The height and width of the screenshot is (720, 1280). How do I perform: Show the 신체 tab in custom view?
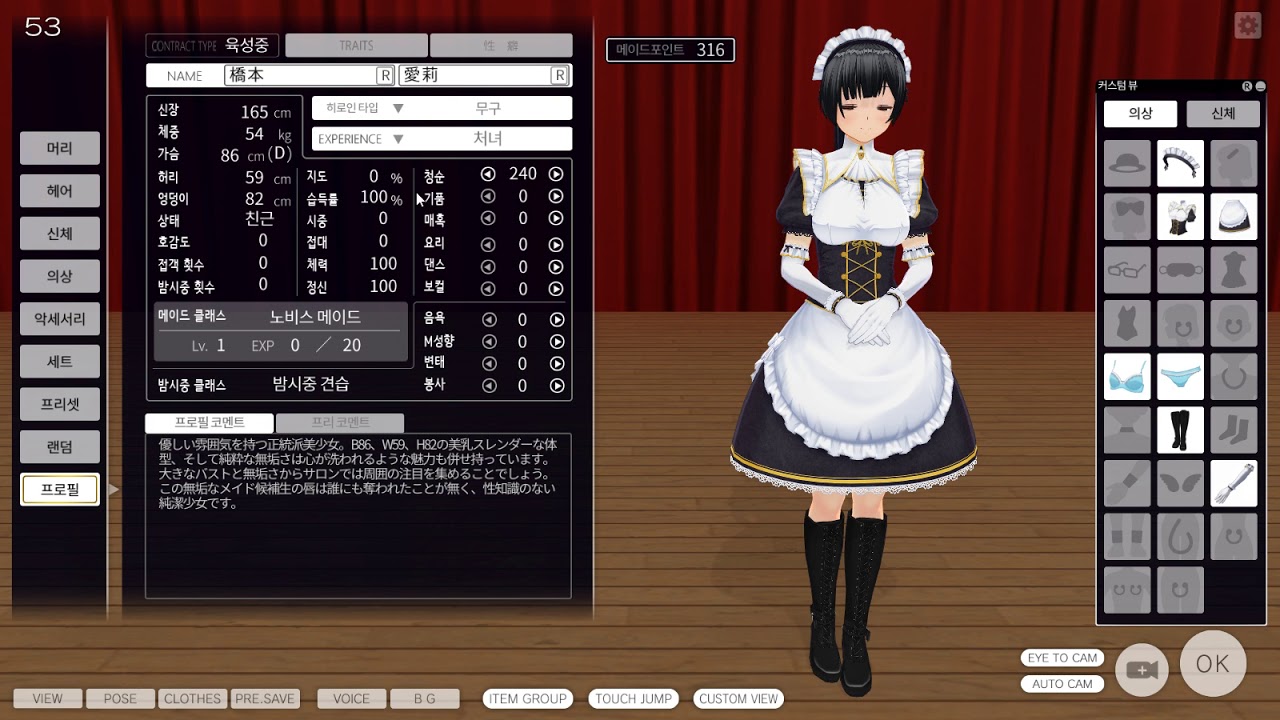point(1222,114)
